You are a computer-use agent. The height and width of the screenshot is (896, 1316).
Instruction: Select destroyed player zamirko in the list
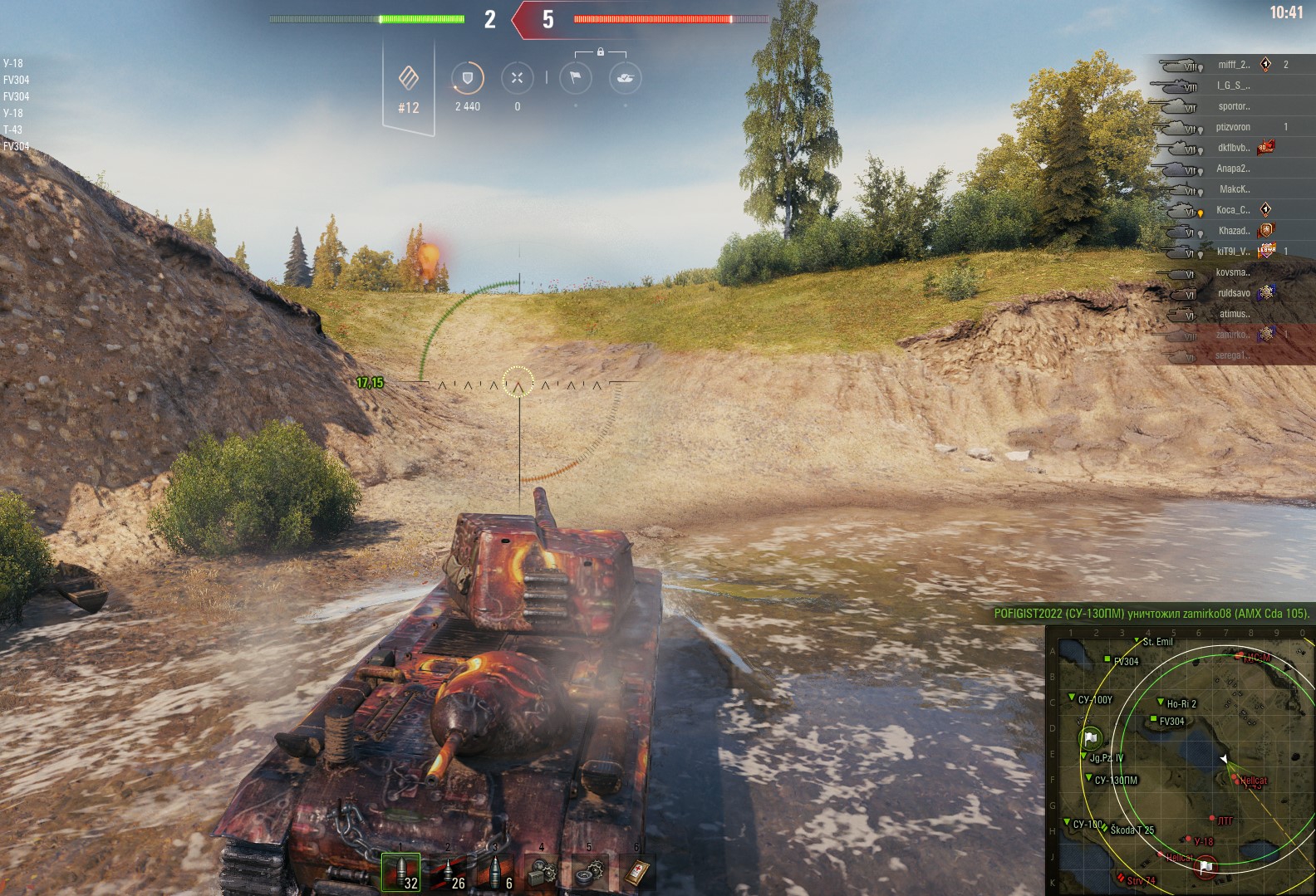pyautogui.click(x=1233, y=335)
